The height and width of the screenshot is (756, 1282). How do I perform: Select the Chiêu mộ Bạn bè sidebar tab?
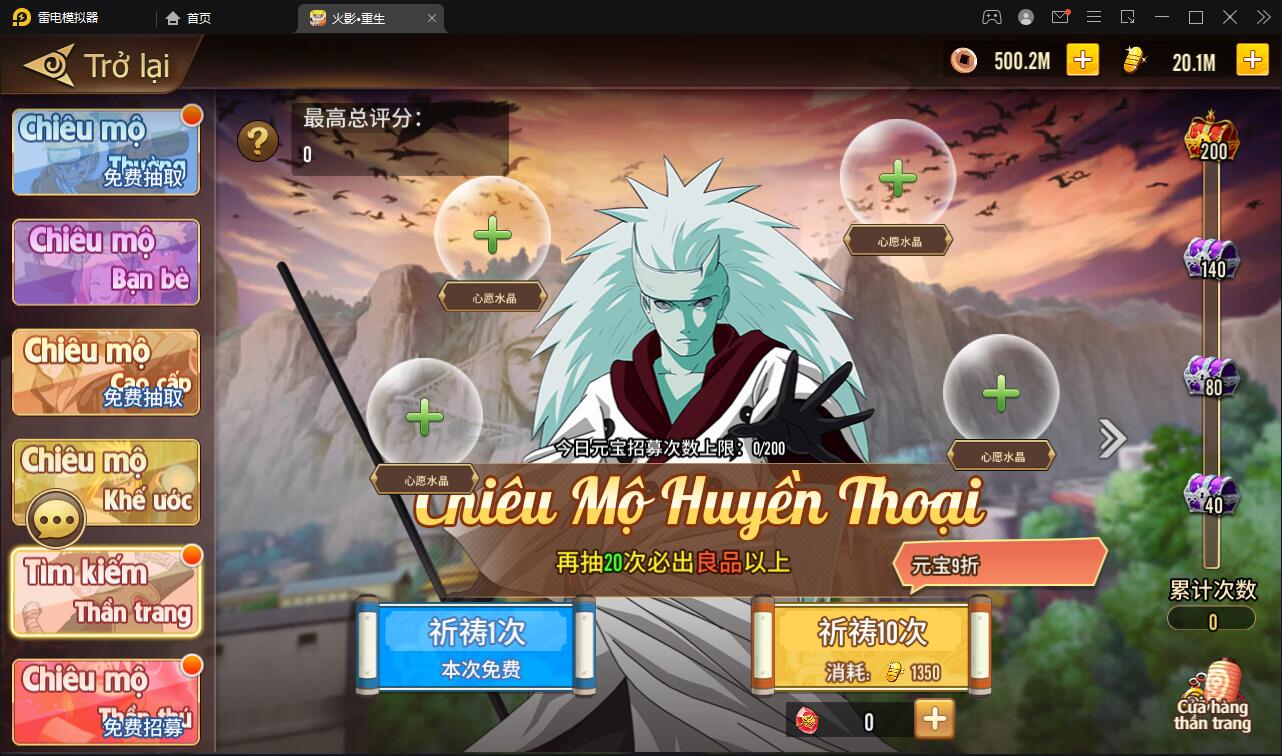tap(105, 262)
